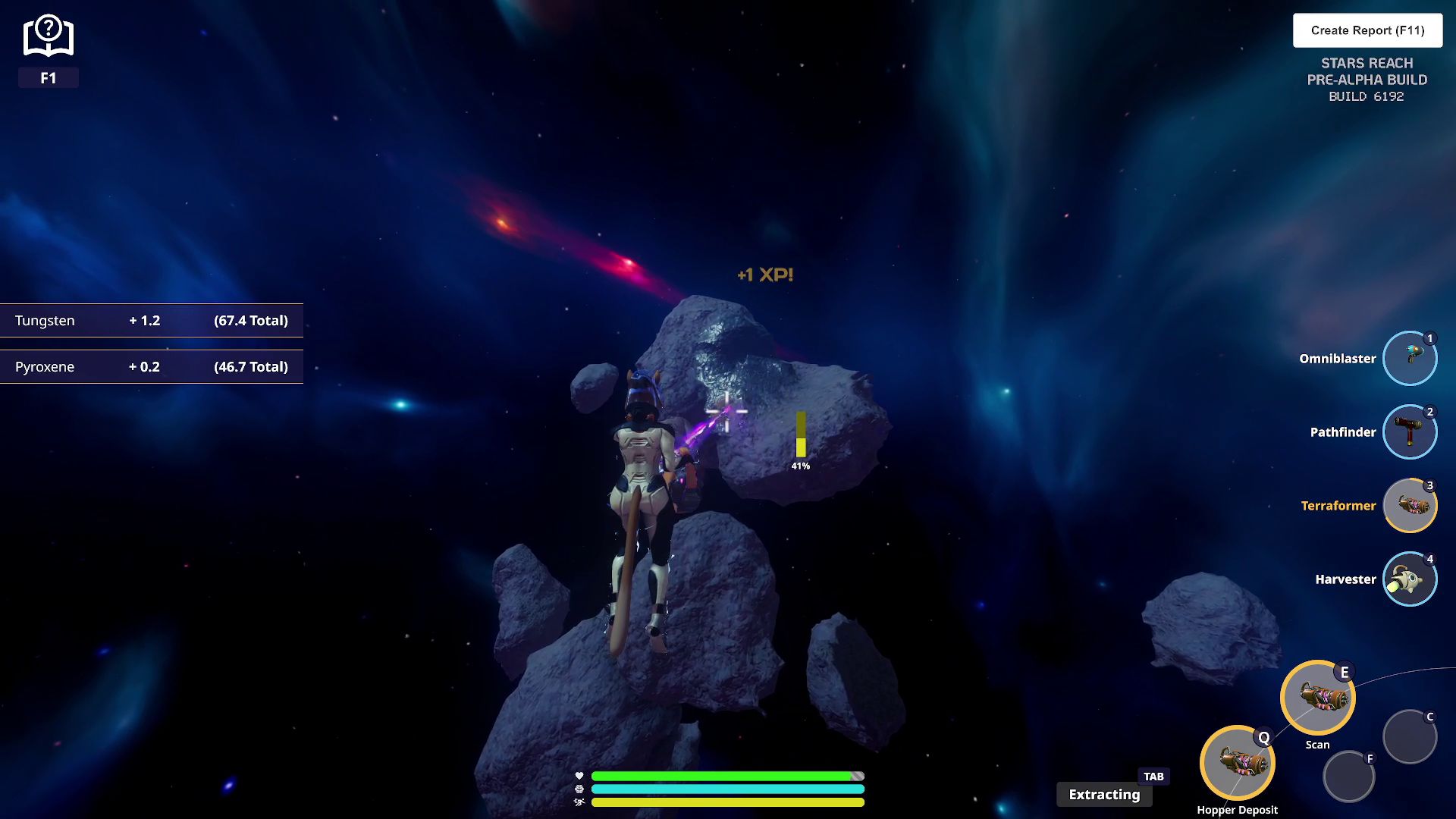This screenshot has height=819, width=1456.
Task: Activate the Scan ability
Action: click(x=1317, y=698)
